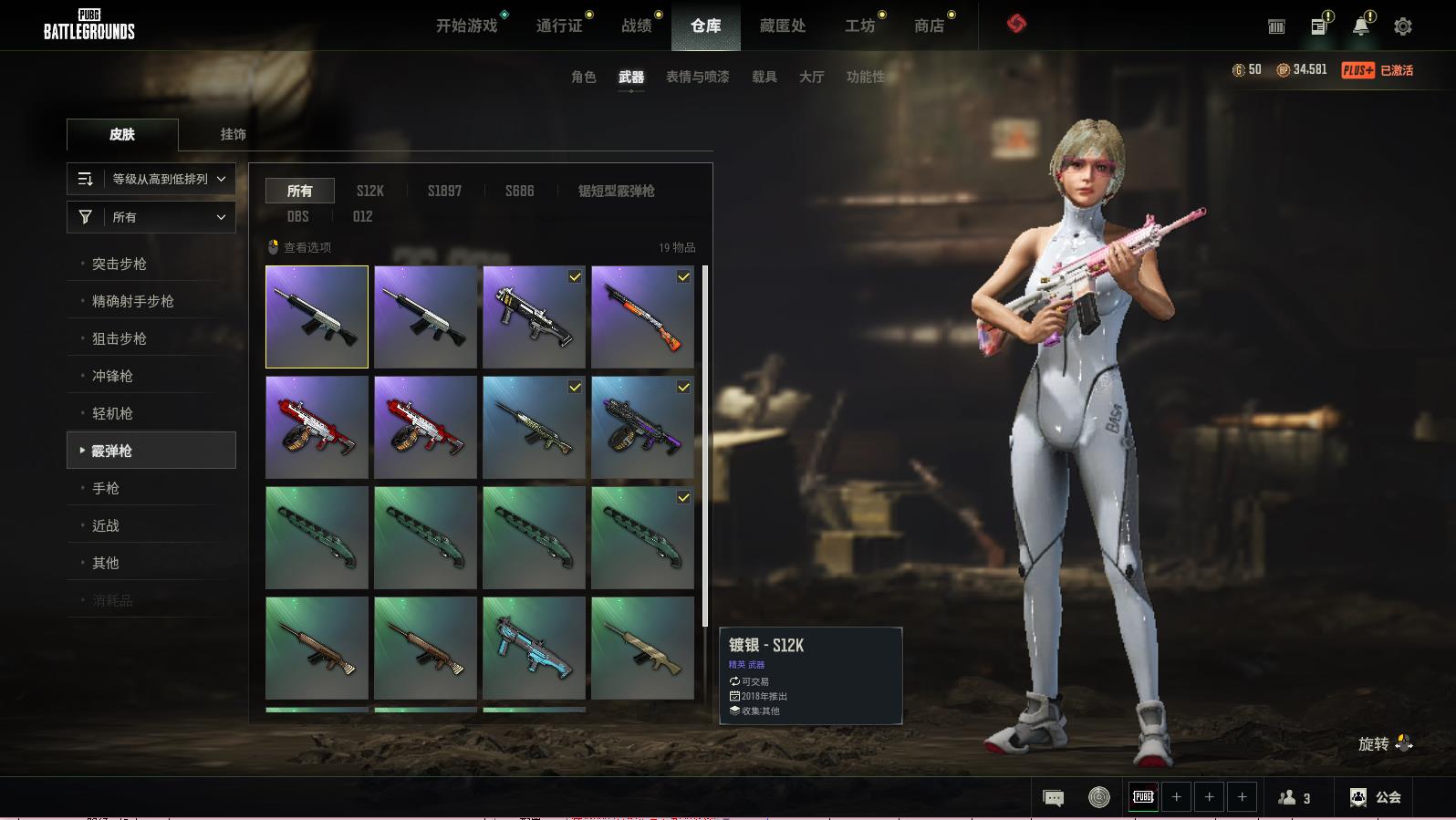Show the 手枪 pistol category

tap(106, 488)
